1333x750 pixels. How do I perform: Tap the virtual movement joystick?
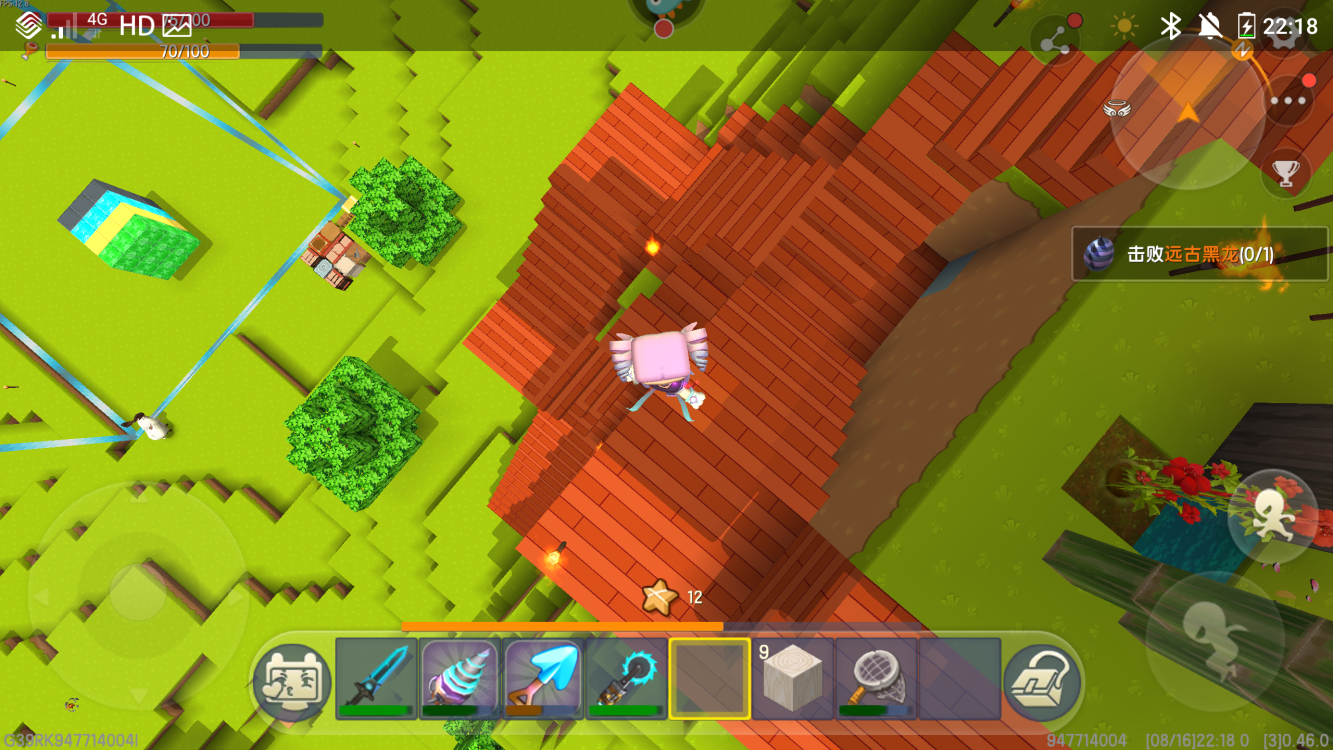coord(137,592)
